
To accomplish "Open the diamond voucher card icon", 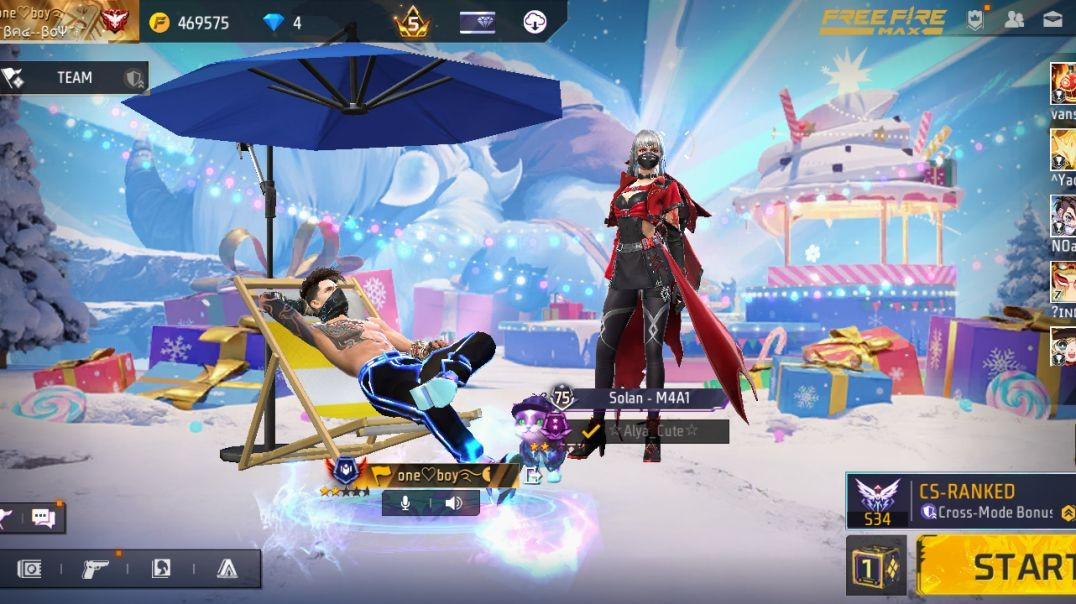I will [477, 22].
